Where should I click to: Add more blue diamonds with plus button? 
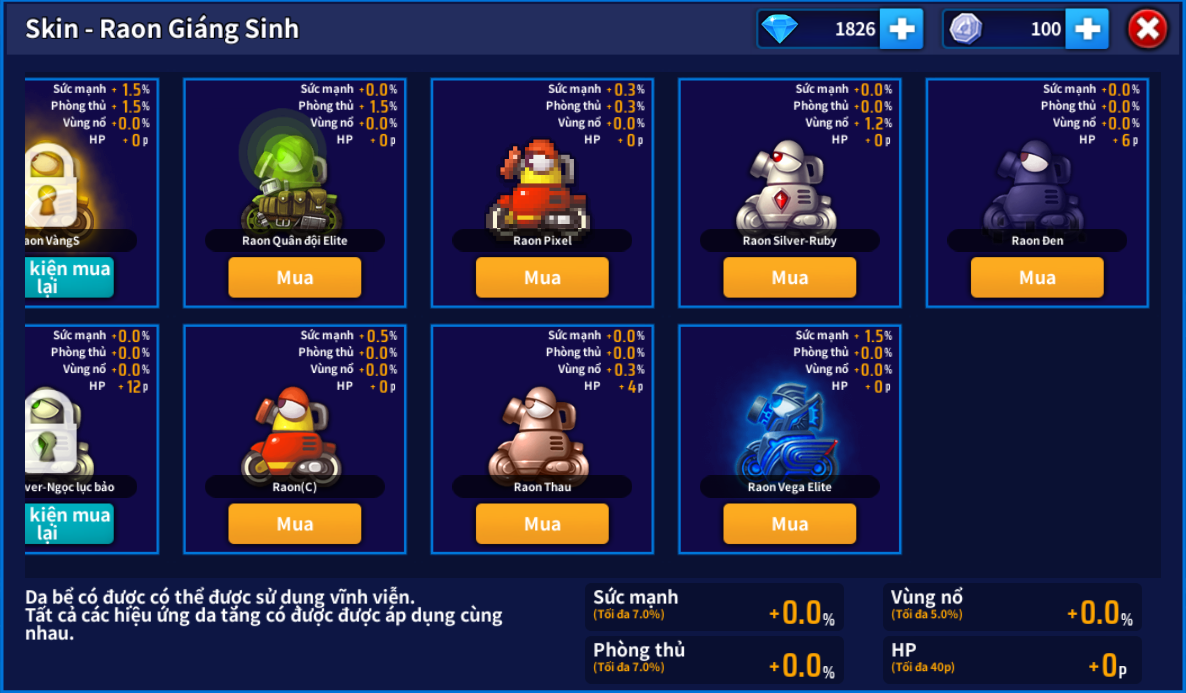[x=901, y=29]
